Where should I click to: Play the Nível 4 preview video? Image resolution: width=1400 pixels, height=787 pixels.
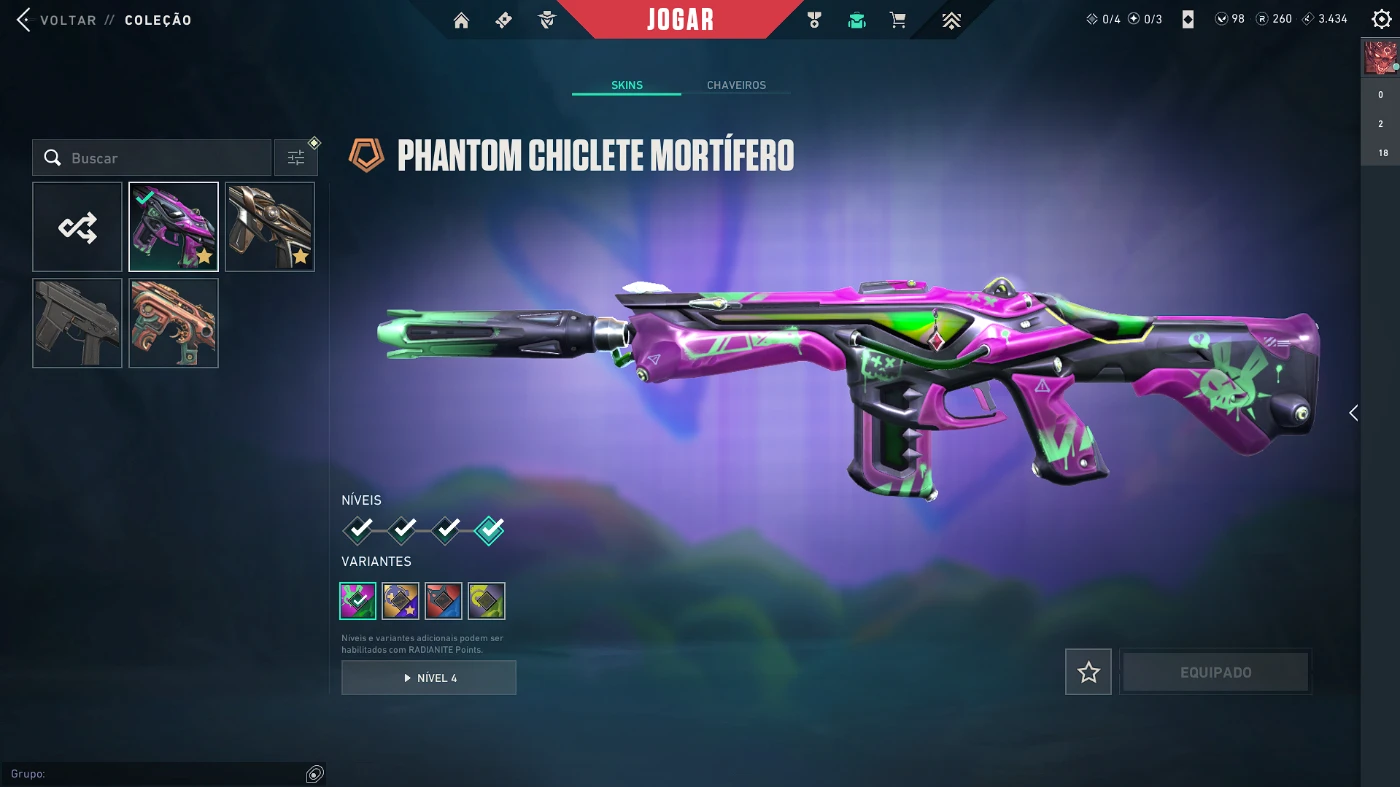(429, 678)
